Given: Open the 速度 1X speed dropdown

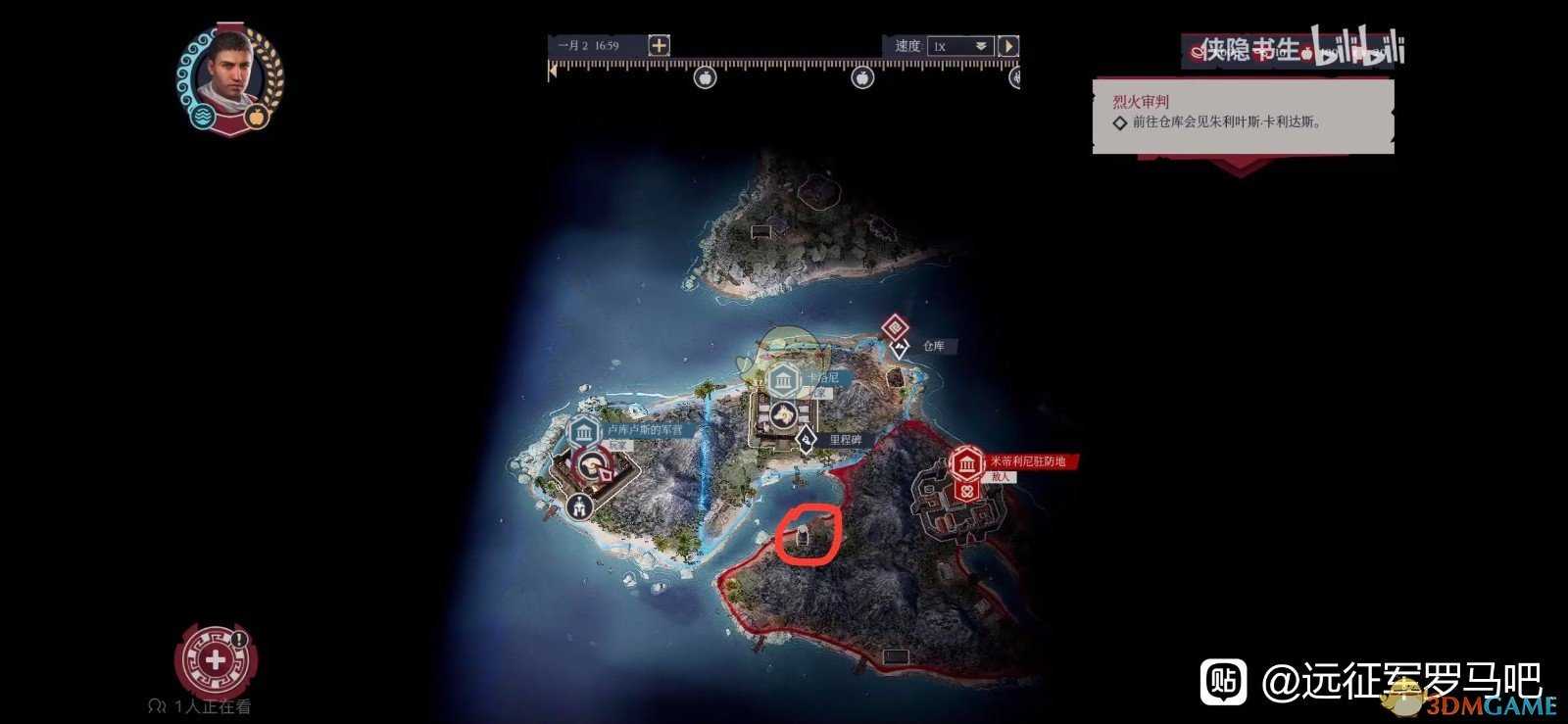Looking at the screenshot, I should click(x=960, y=45).
